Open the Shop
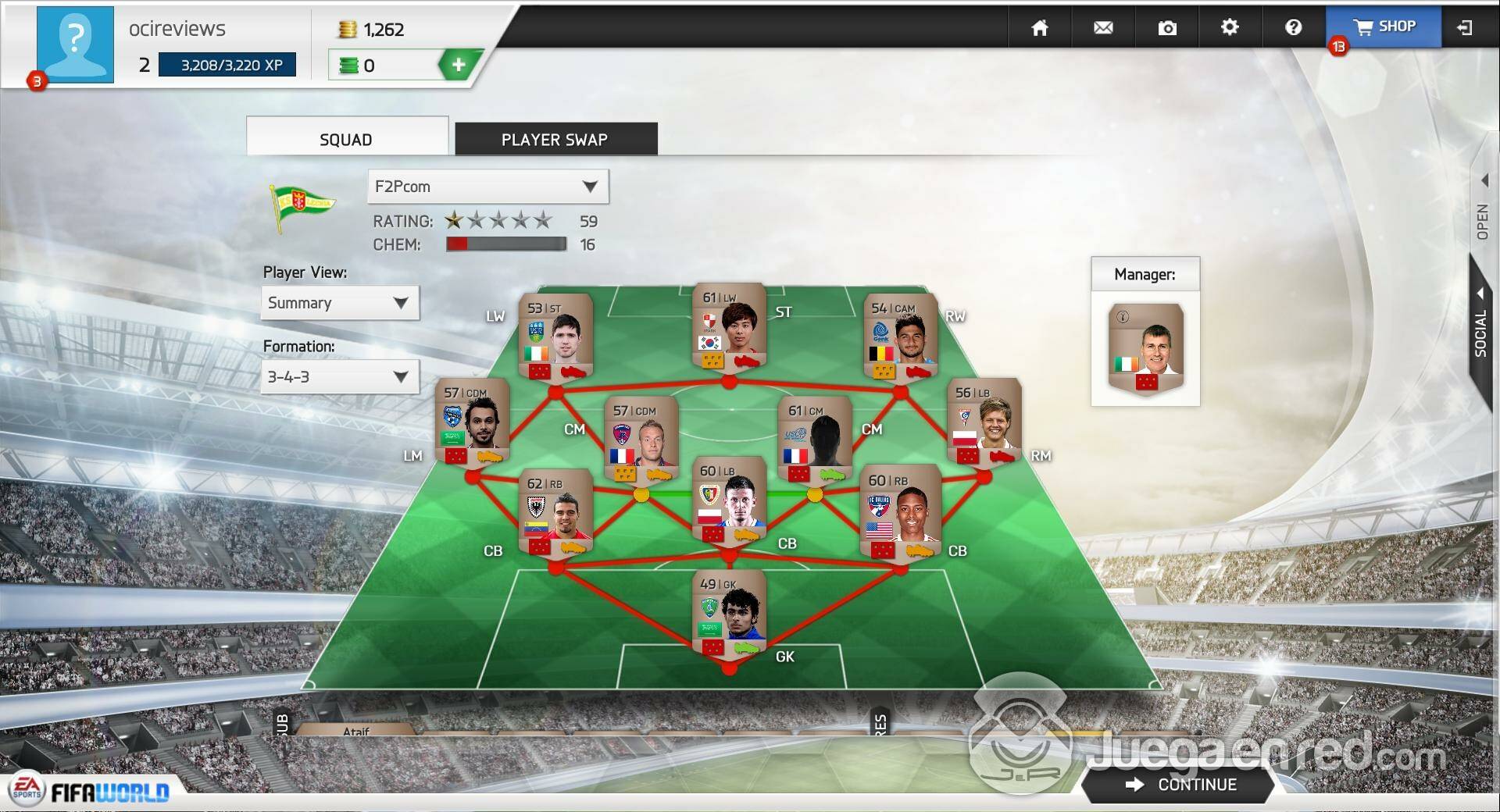The image size is (1500, 812). click(x=1384, y=27)
